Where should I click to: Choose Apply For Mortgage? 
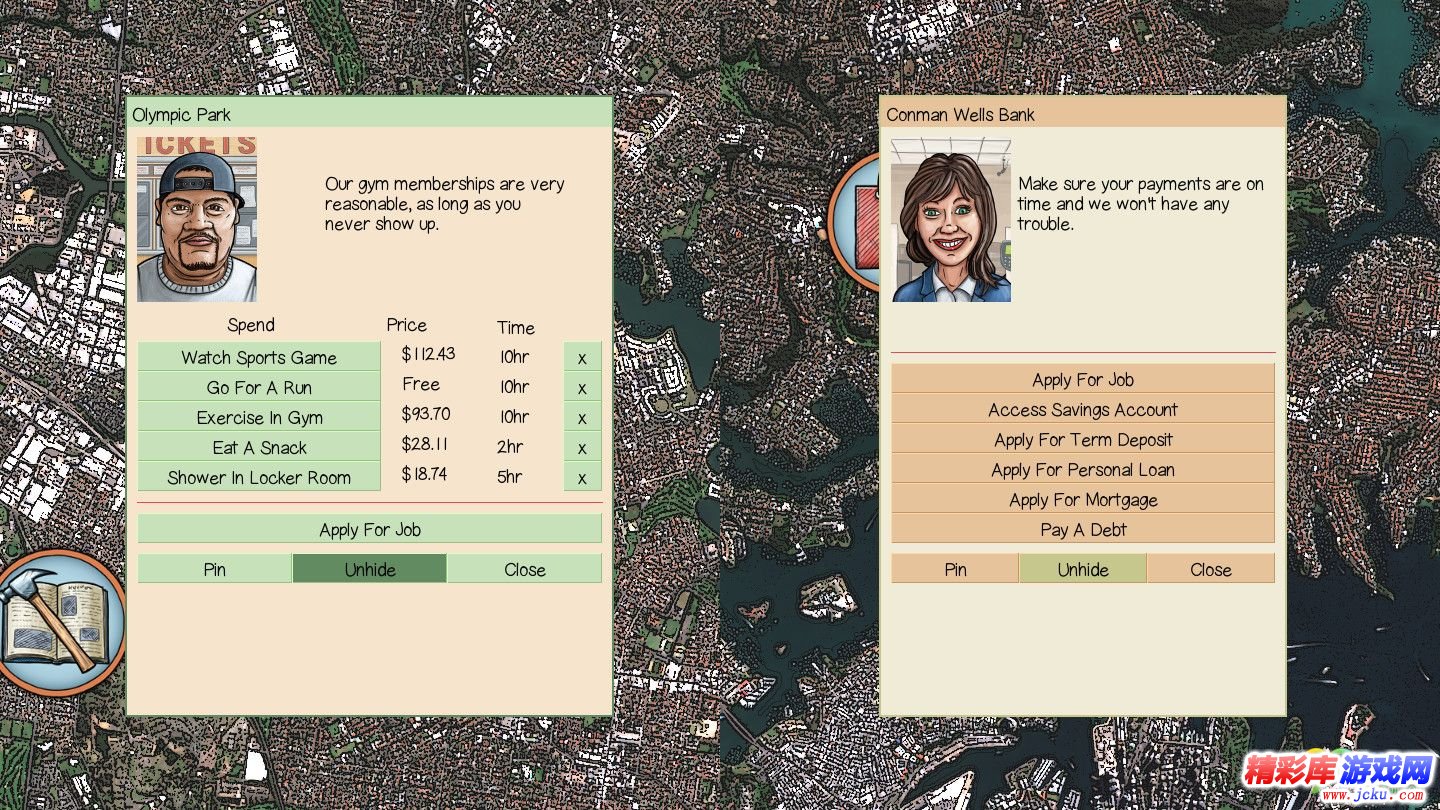pyautogui.click(x=1083, y=499)
